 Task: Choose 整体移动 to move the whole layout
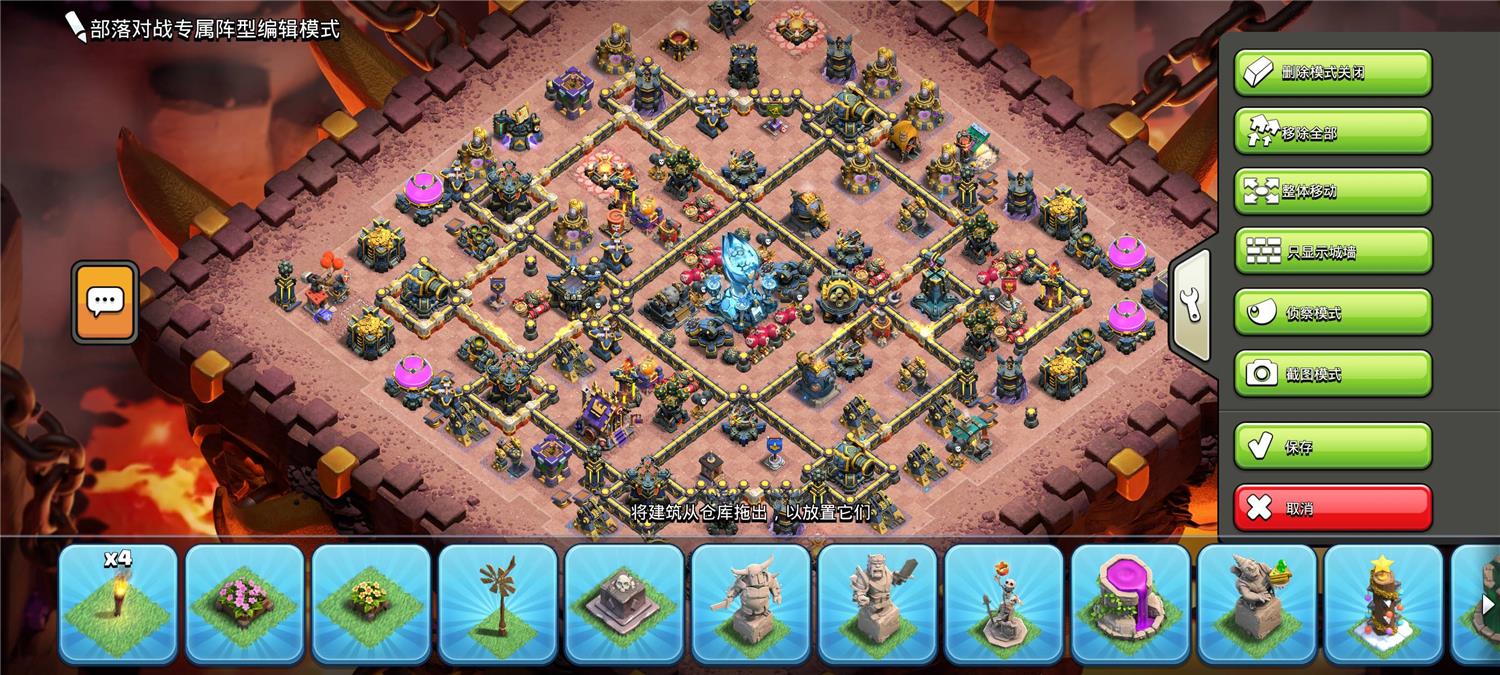[1332, 191]
